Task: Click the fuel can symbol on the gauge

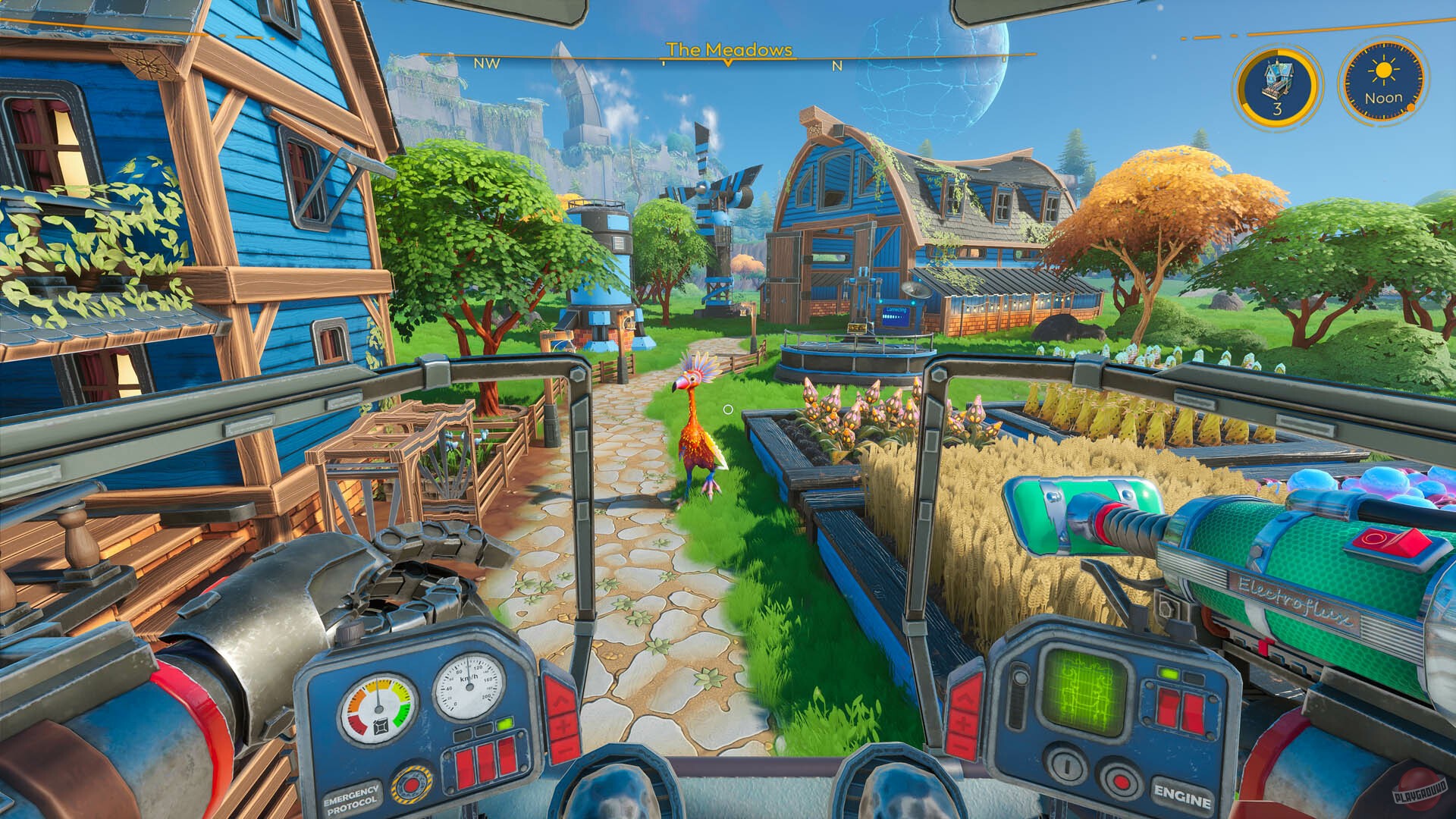Action: pyautogui.click(x=381, y=726)
